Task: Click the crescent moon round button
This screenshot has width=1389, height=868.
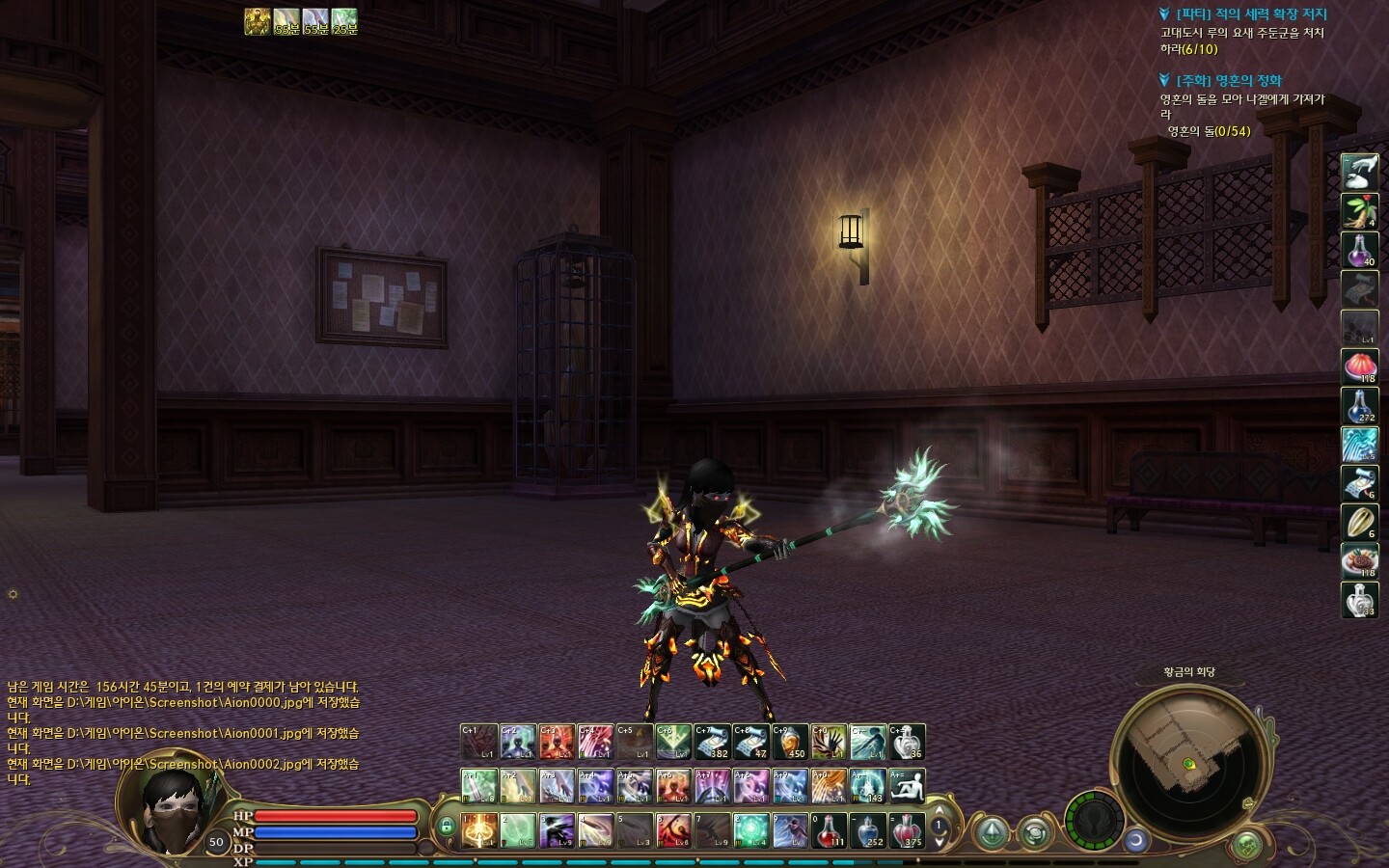Action: click(1136, 840)
